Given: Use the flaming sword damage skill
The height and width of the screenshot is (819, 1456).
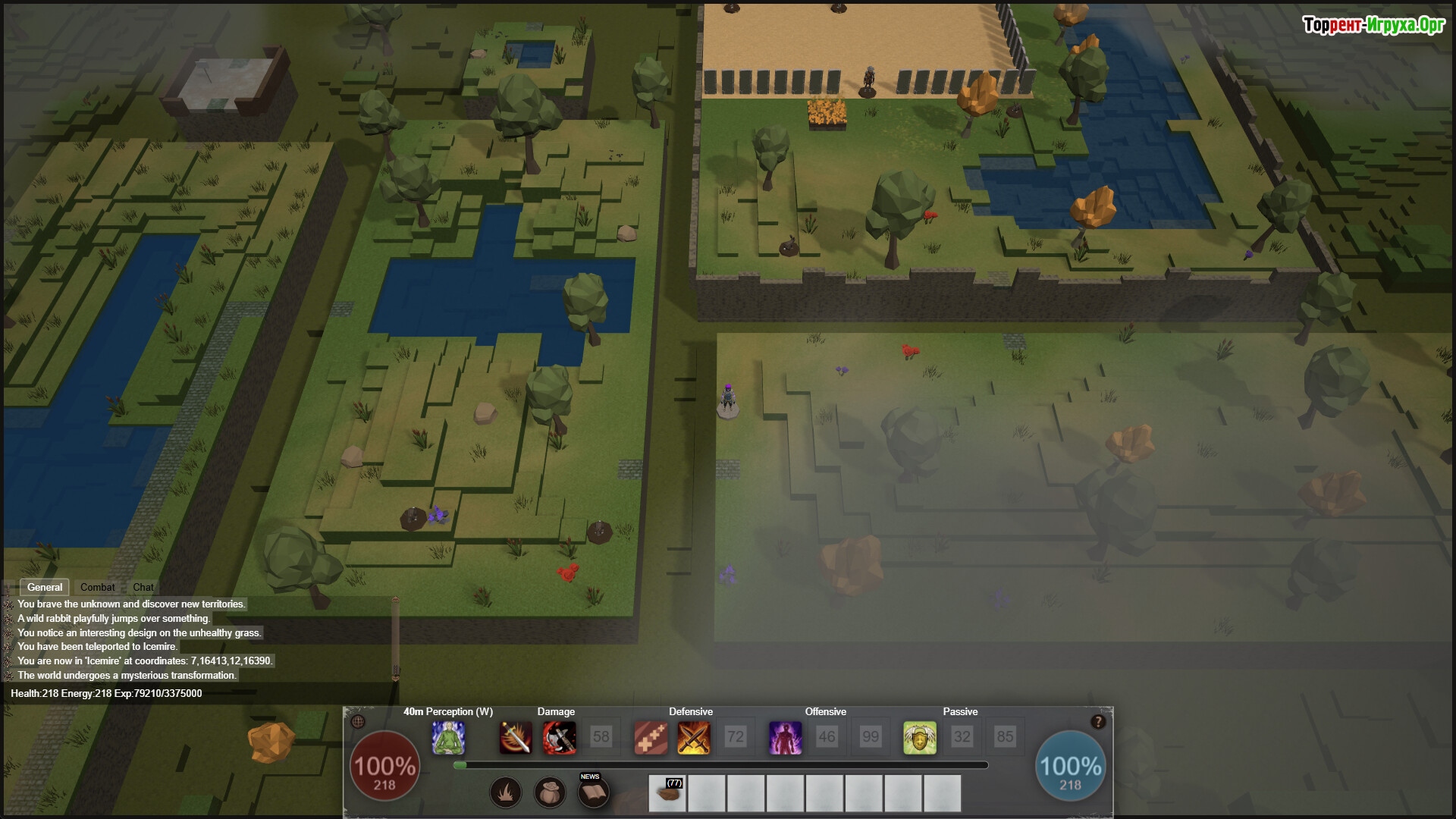Looking at the screenshot, I should (516, 737).
